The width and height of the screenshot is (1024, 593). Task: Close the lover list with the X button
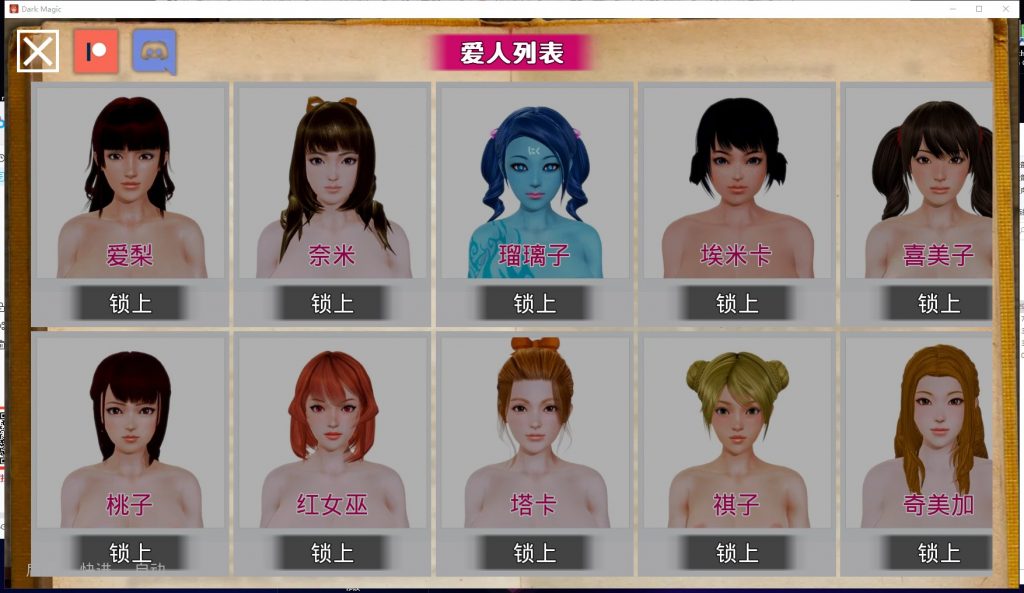point(38,51)
